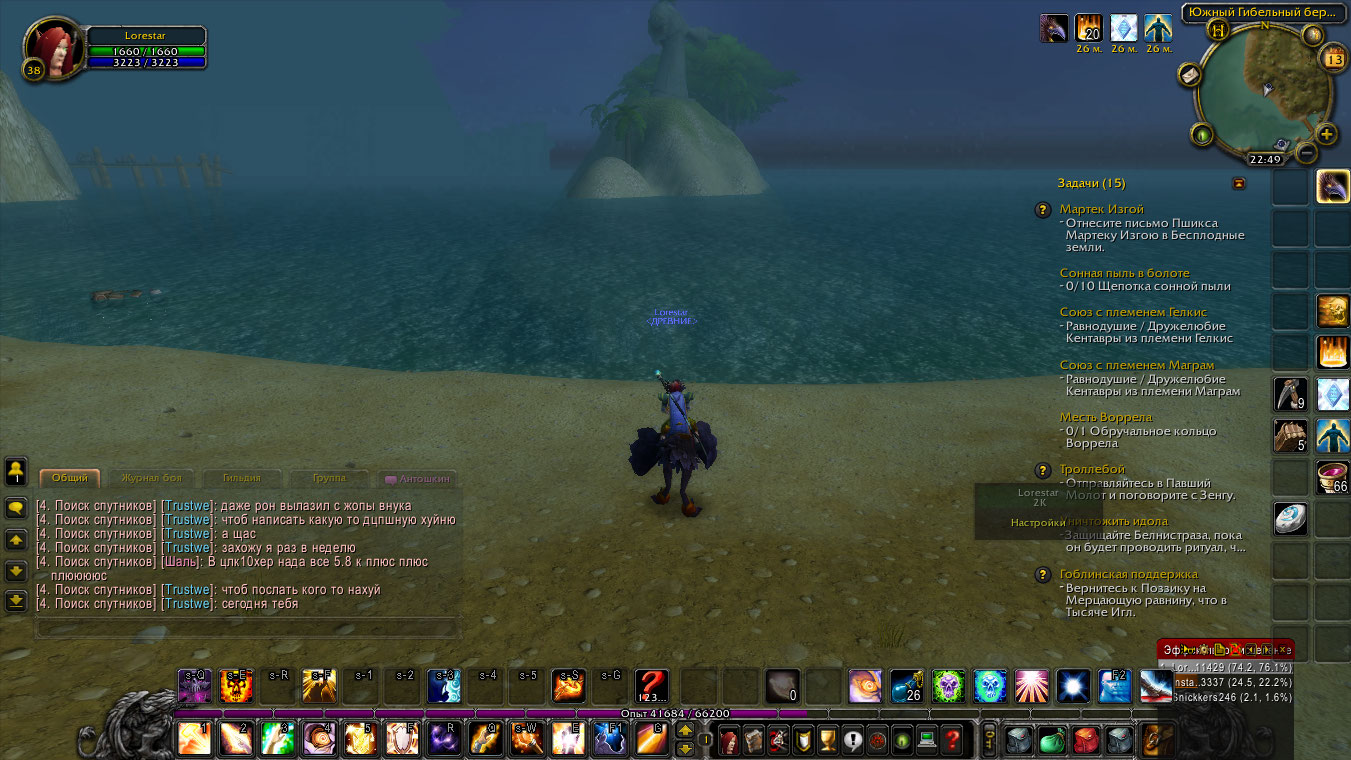Open the friends list icon above chat
The height and width of the screenshot is (760, 1351).
(x=16, y=471)
